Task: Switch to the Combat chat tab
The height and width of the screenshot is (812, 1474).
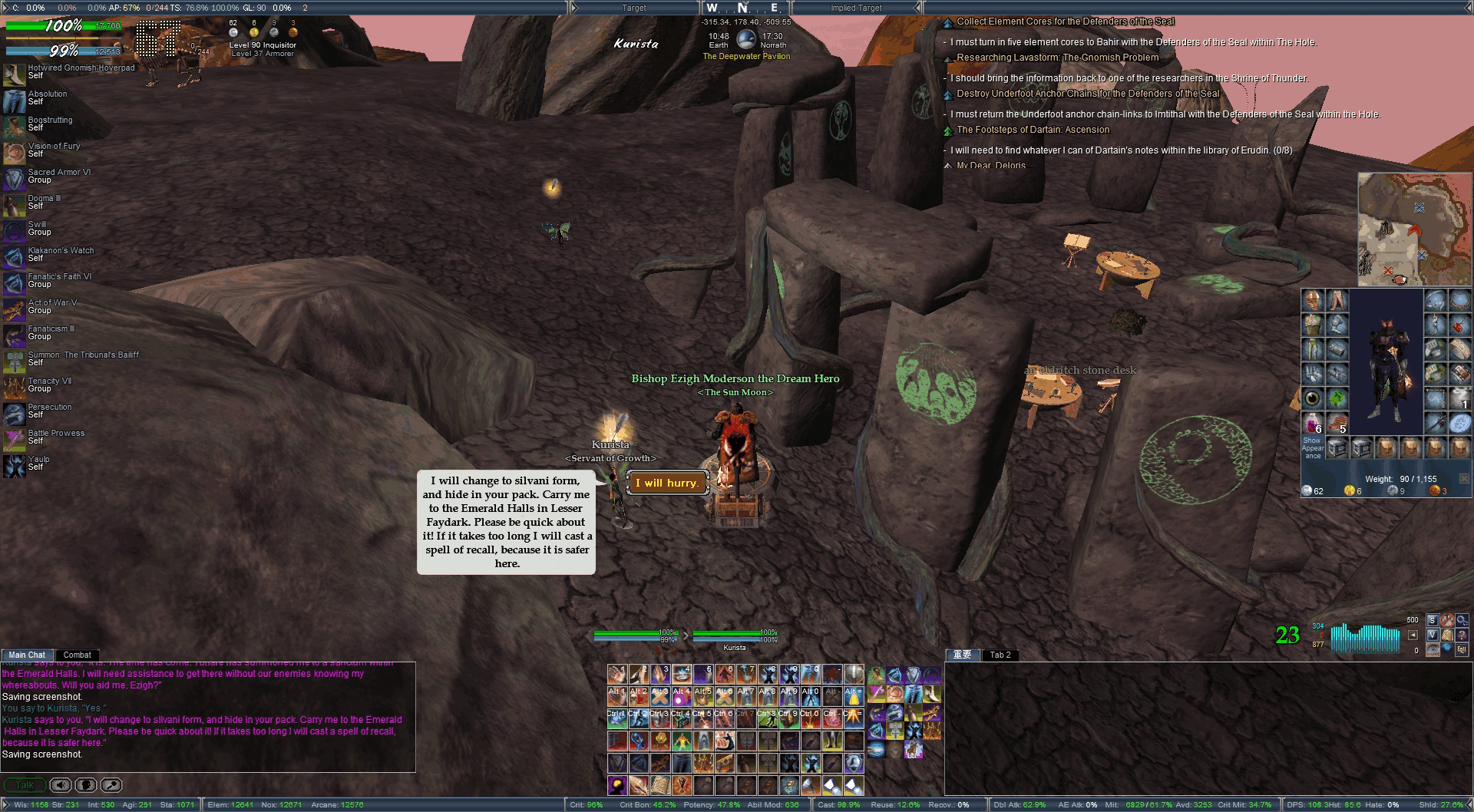Action: pyautogui.click(x=77, y=655)
